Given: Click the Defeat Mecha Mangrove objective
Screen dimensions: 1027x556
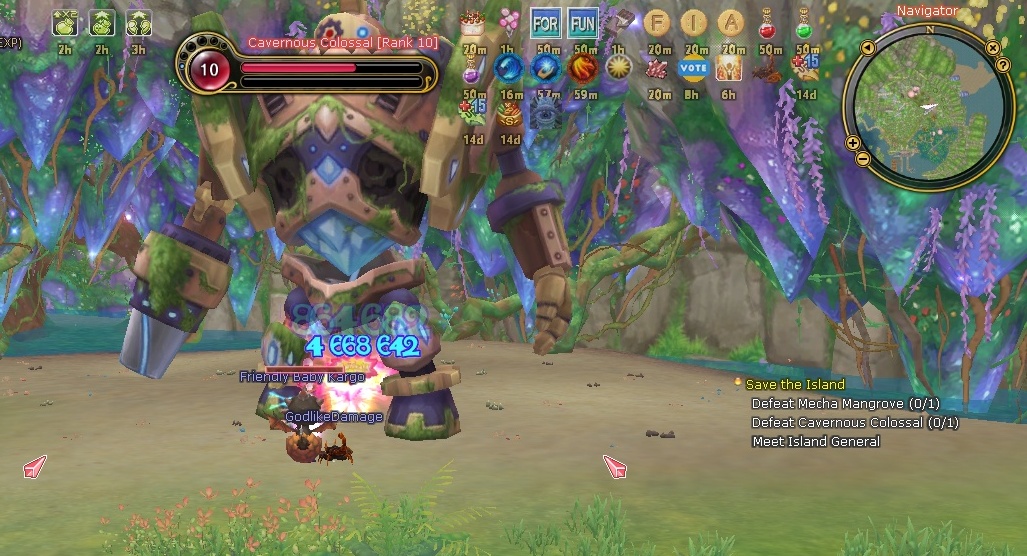Looking at the screenshot, I should point(845,404).
